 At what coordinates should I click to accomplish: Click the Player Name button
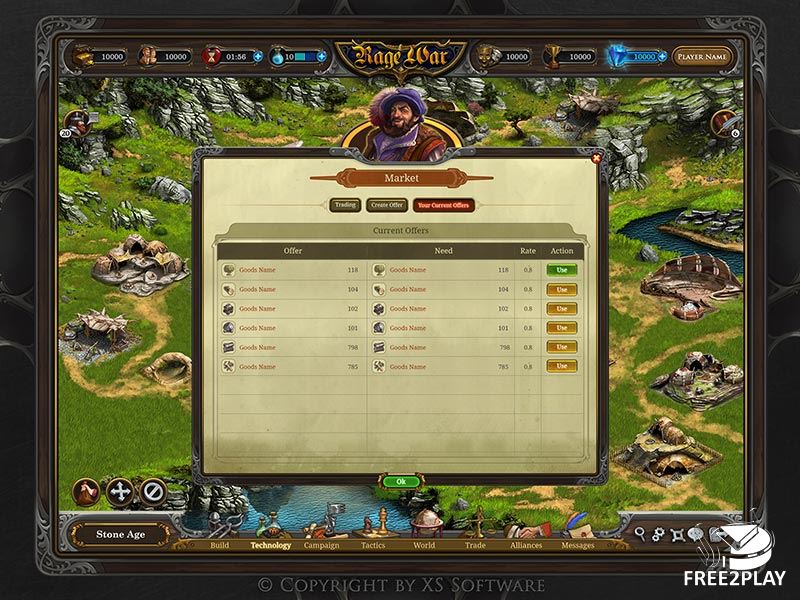701,57
